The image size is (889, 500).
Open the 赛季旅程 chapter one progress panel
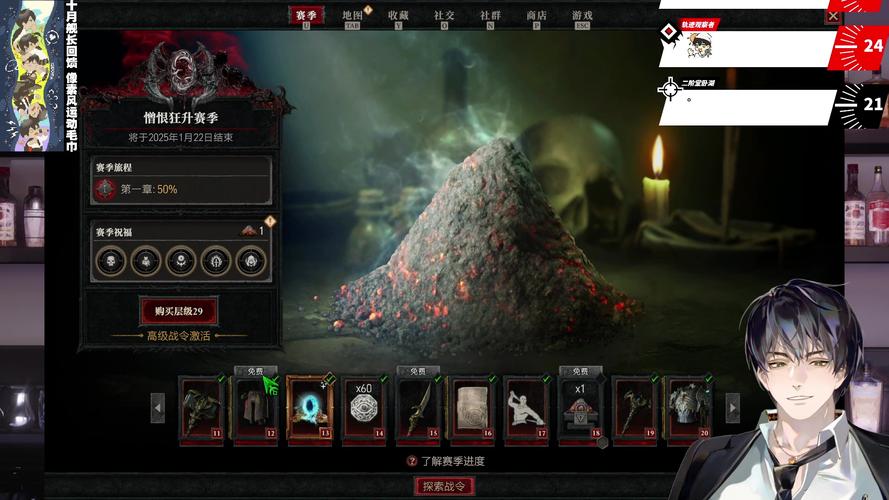coord(180,180)
